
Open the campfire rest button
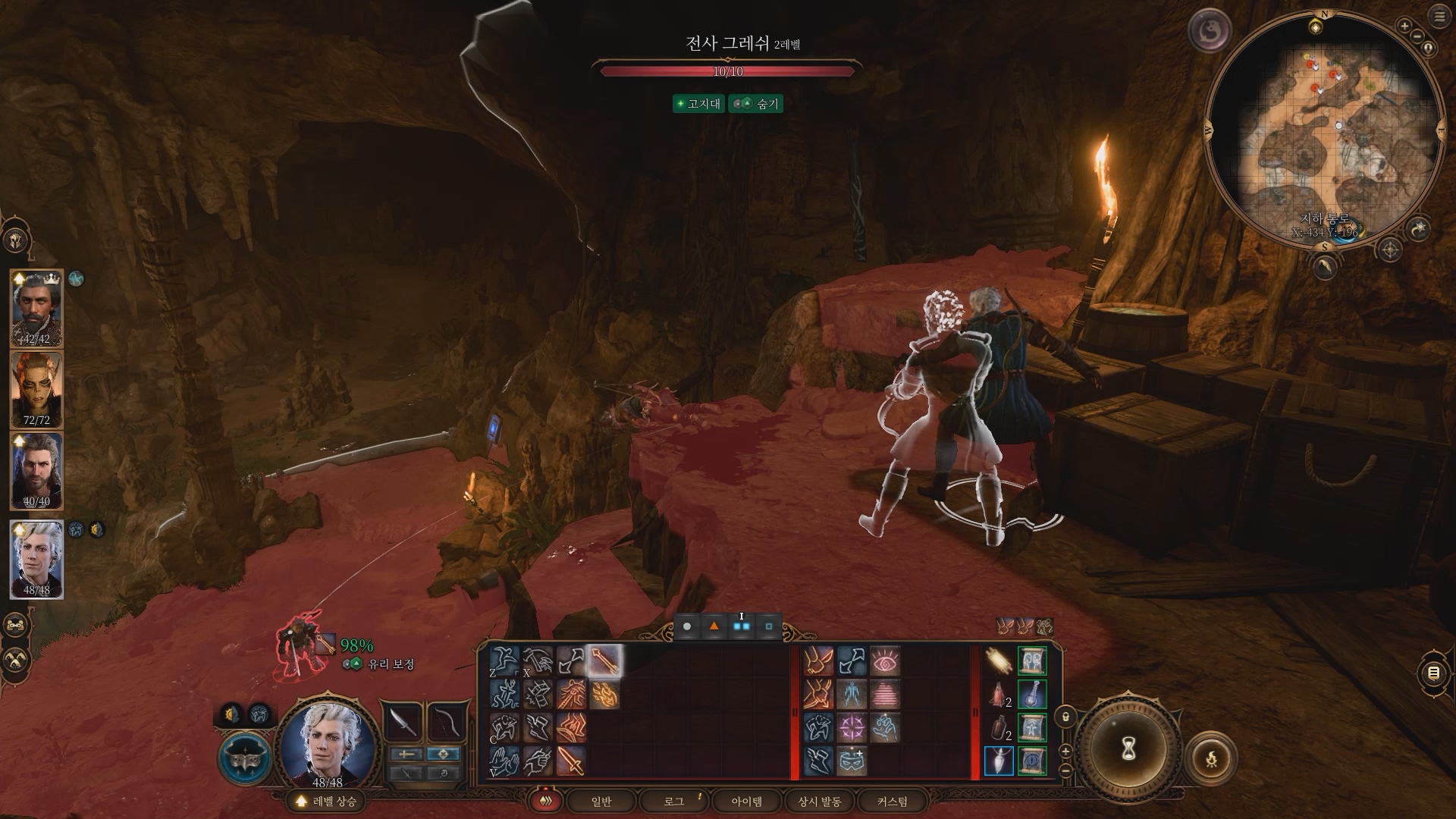[1211, 758]
